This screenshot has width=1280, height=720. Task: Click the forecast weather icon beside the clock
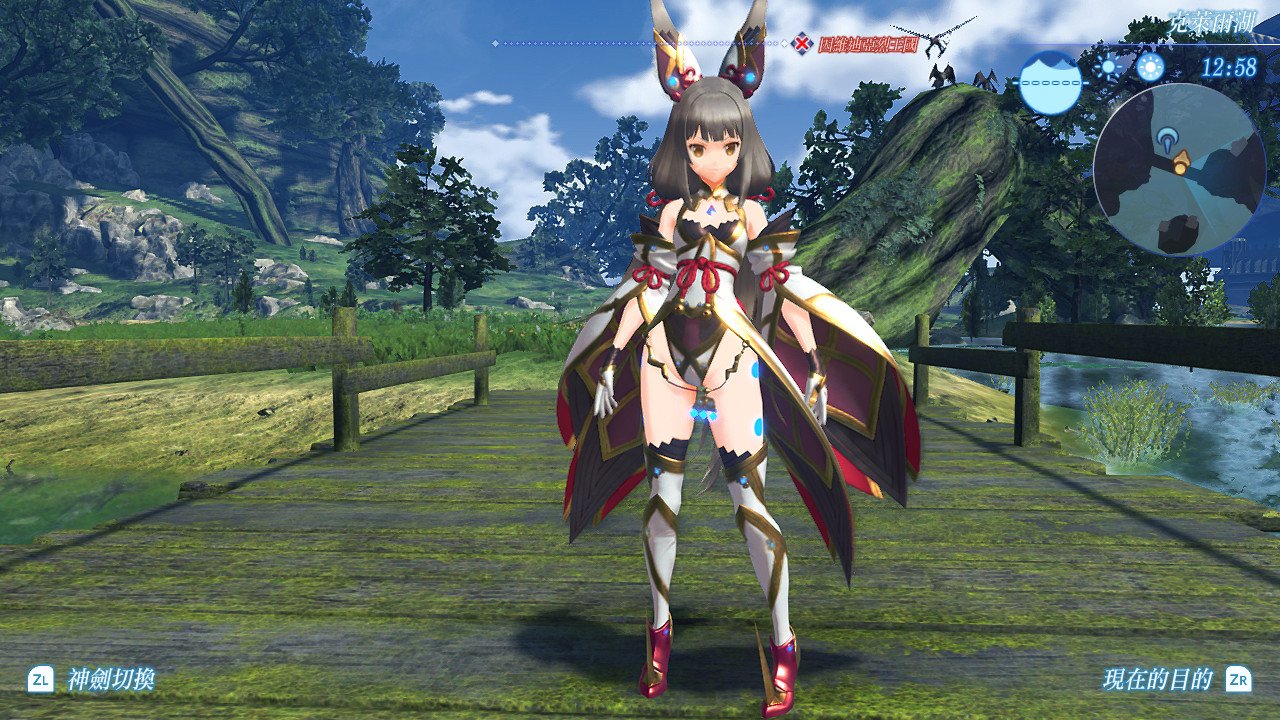1150,67
